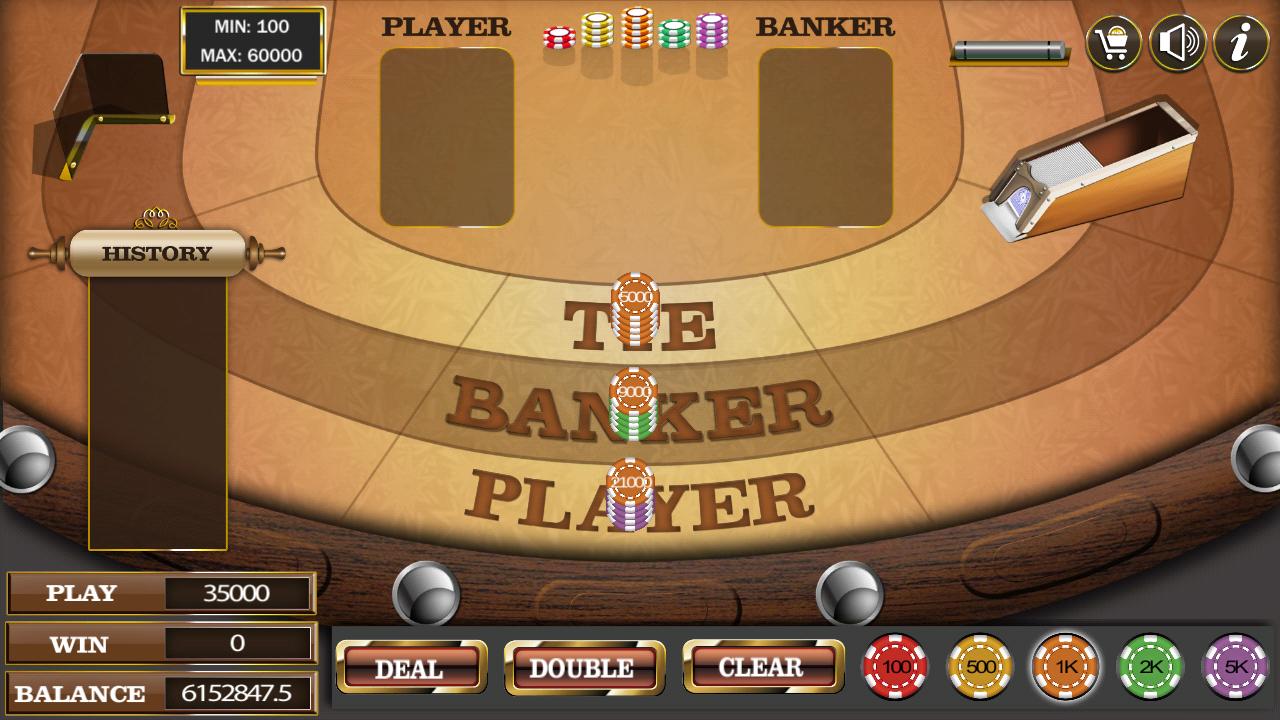The height and width of the screenshot is (720, 1280).
Task: Mute the game sound via speaker icon
Action: (x=1178, y=41)
